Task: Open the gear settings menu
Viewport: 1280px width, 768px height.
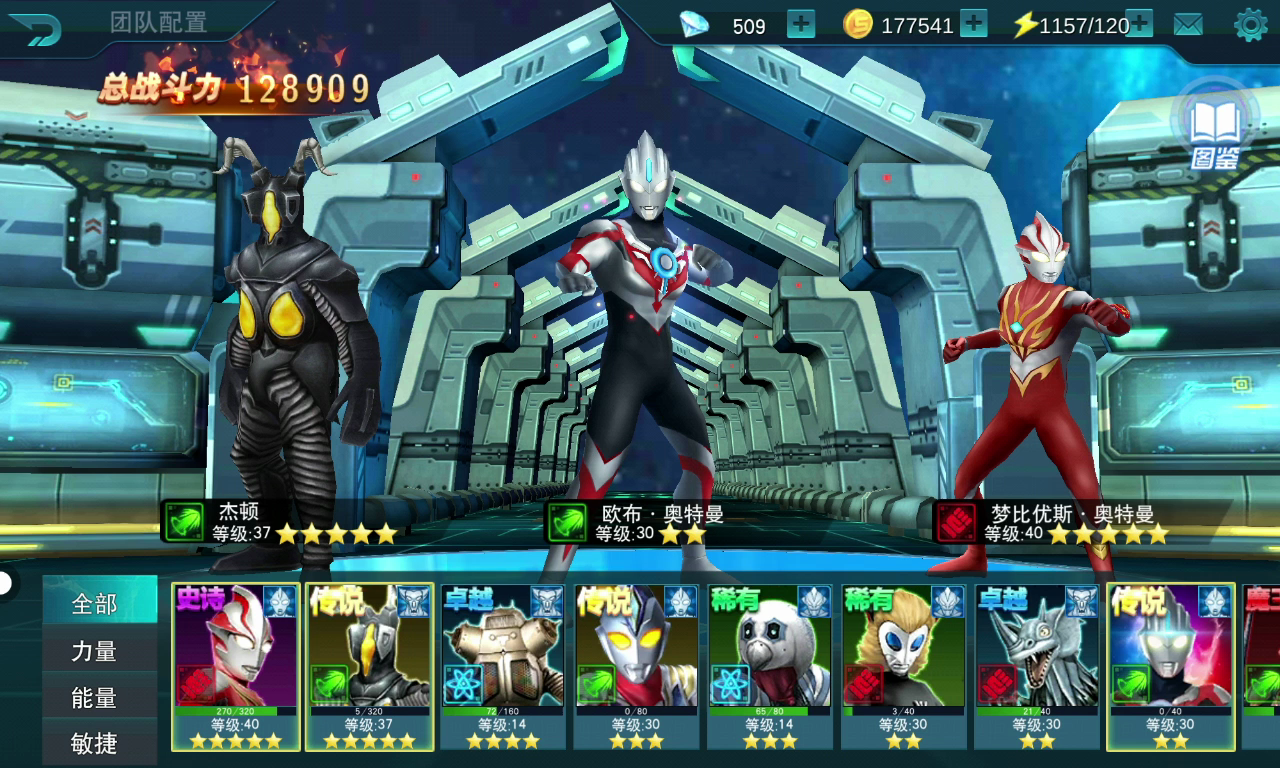Action: [x=1250, y=25]
